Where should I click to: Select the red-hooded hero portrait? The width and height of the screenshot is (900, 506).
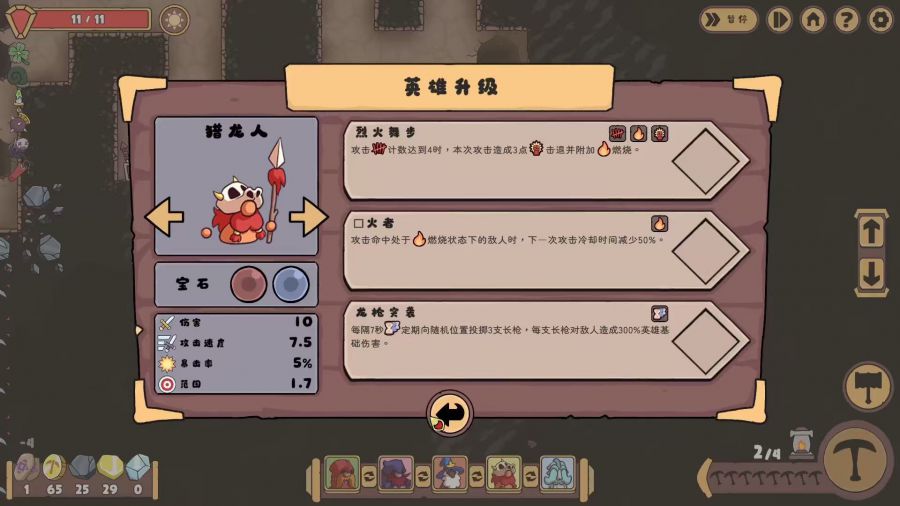(342, 473)
